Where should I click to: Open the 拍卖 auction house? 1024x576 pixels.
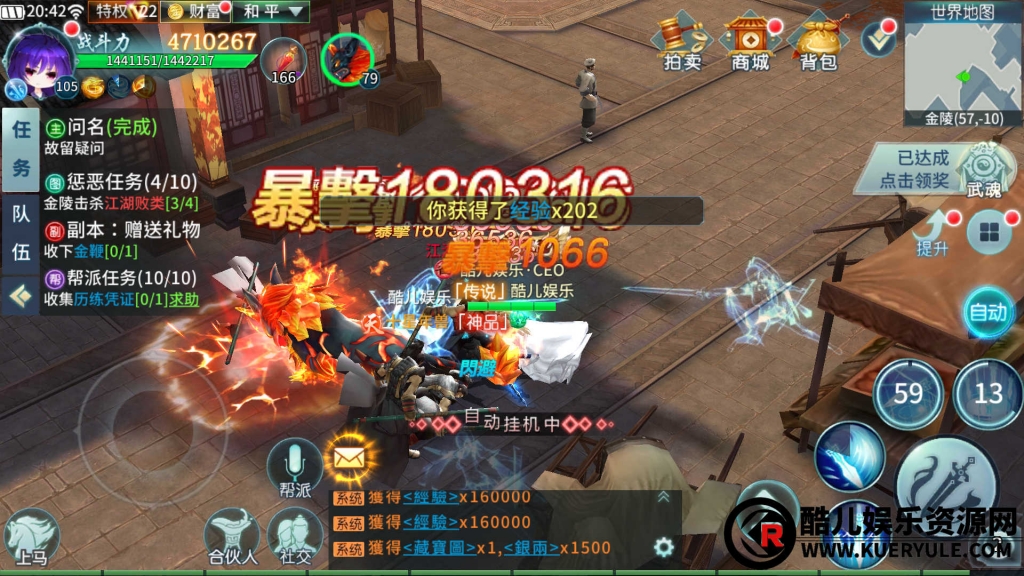click(x=682, y=42)
